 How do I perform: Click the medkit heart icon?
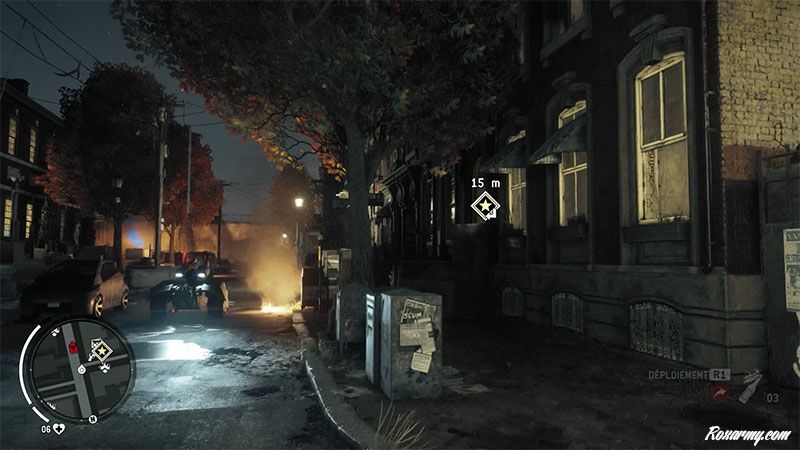point(59,429)
